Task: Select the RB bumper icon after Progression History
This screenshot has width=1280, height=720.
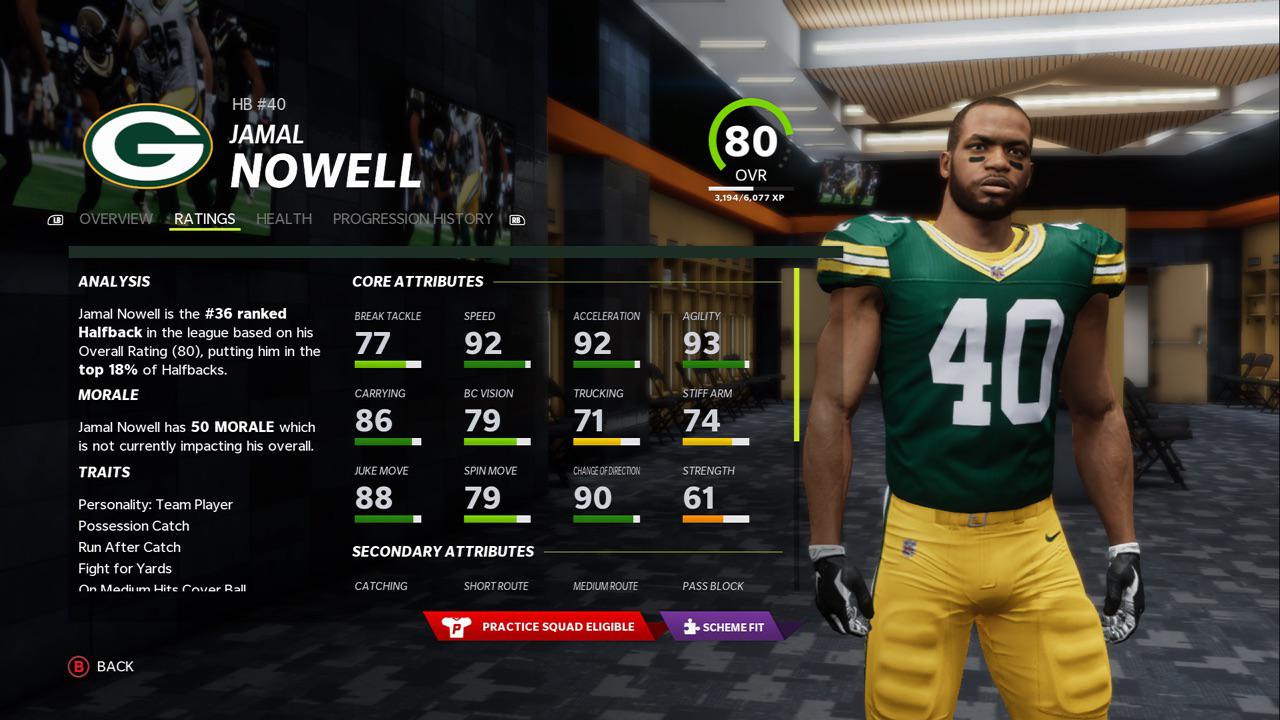Action: click(517, 219)
